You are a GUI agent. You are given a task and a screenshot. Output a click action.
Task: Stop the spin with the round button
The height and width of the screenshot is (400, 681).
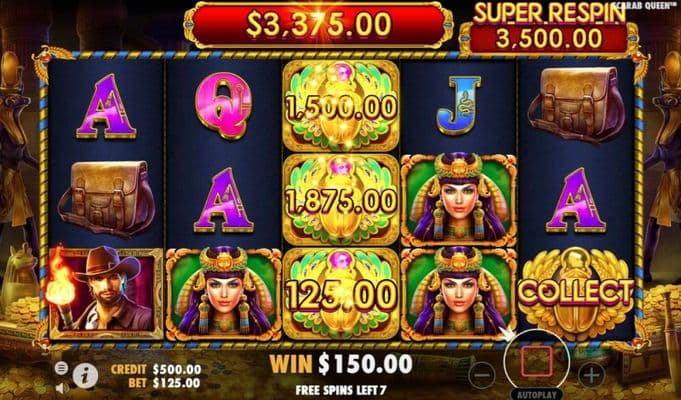(537, 364)
